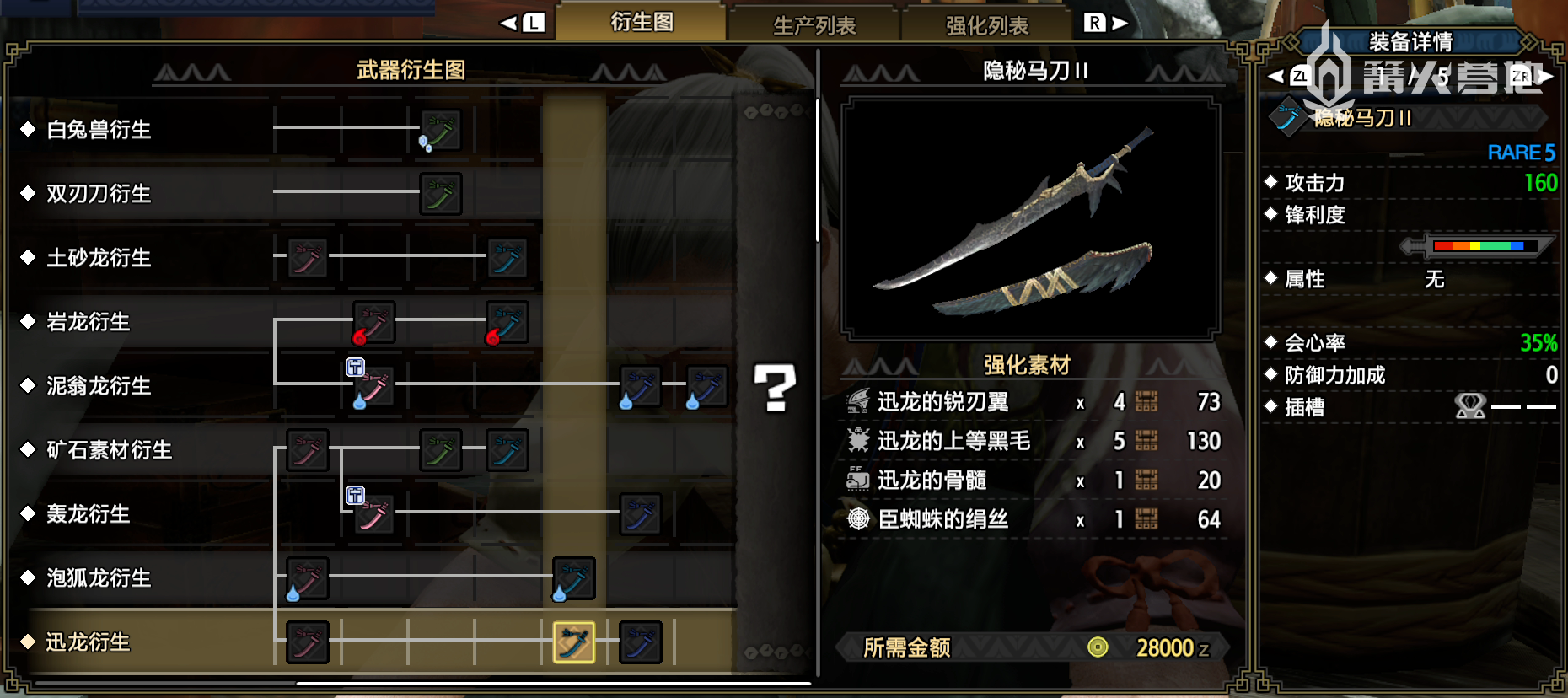This screenshot has width=1568, height=698.
Task: Select the 衍生图 tab
Action: (x=642, y=22)
